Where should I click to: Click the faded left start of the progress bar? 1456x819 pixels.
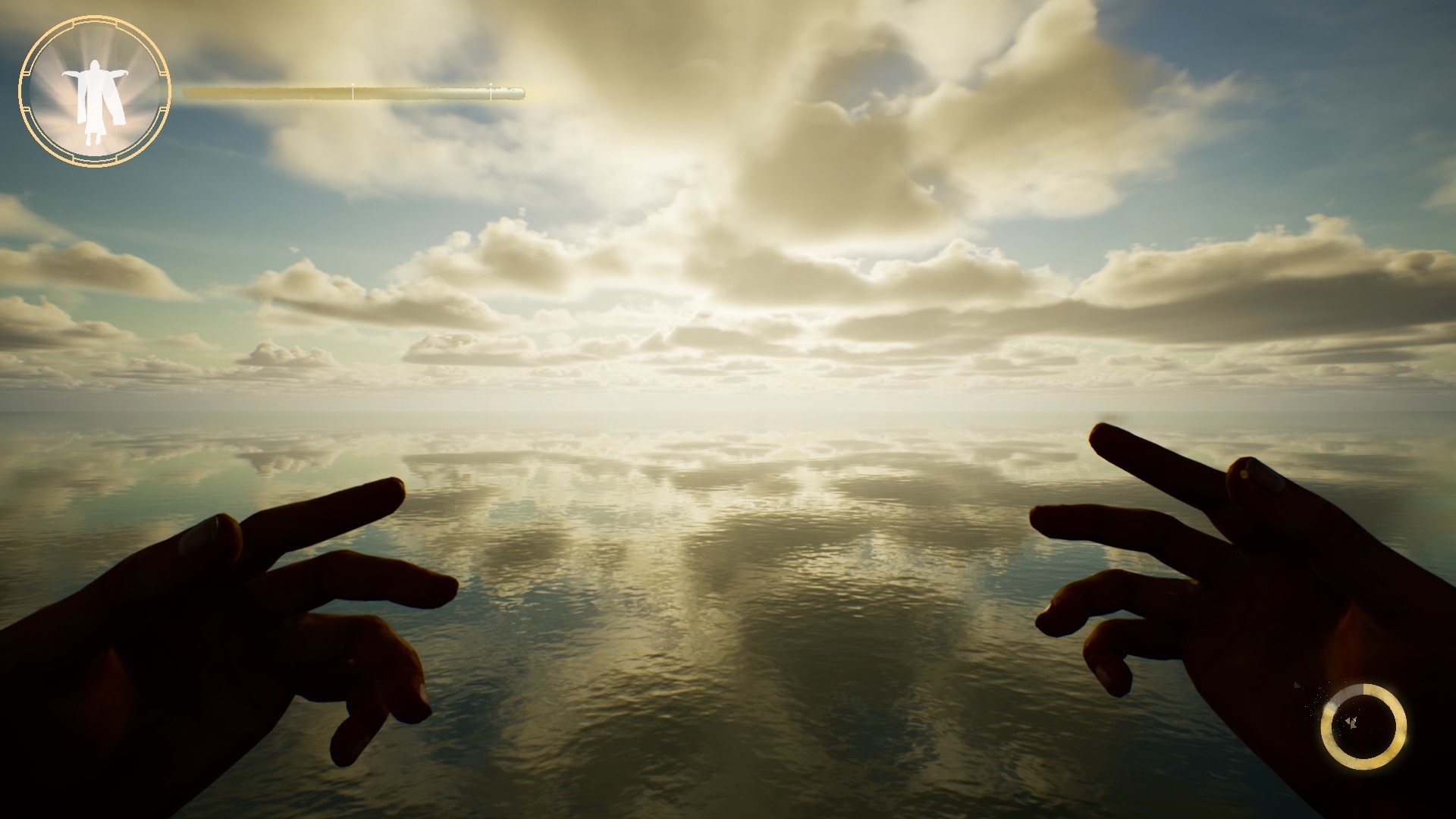point(187,93)
